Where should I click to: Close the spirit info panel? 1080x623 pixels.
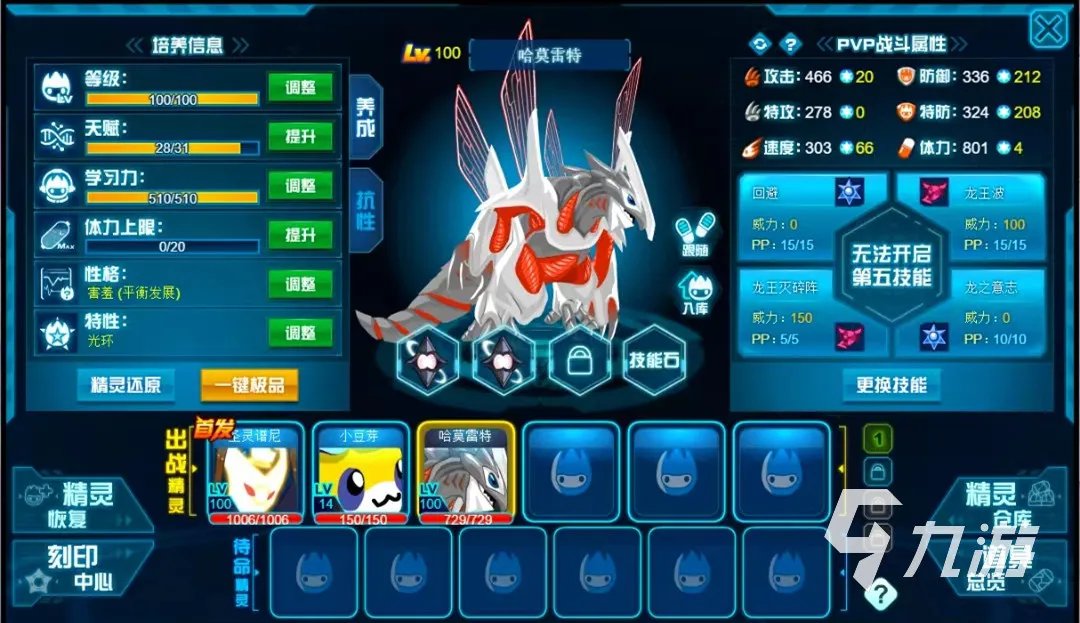pyautogui.click(x=1048, y=29)
